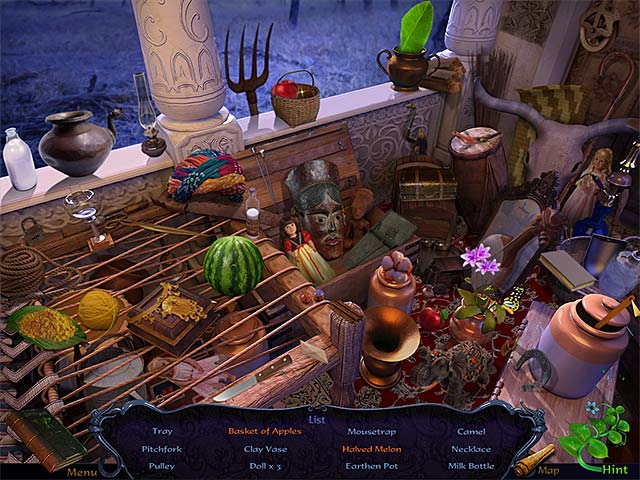Open the Map
The height and width of the screenshot is (480, 640).
coord(548,470)
